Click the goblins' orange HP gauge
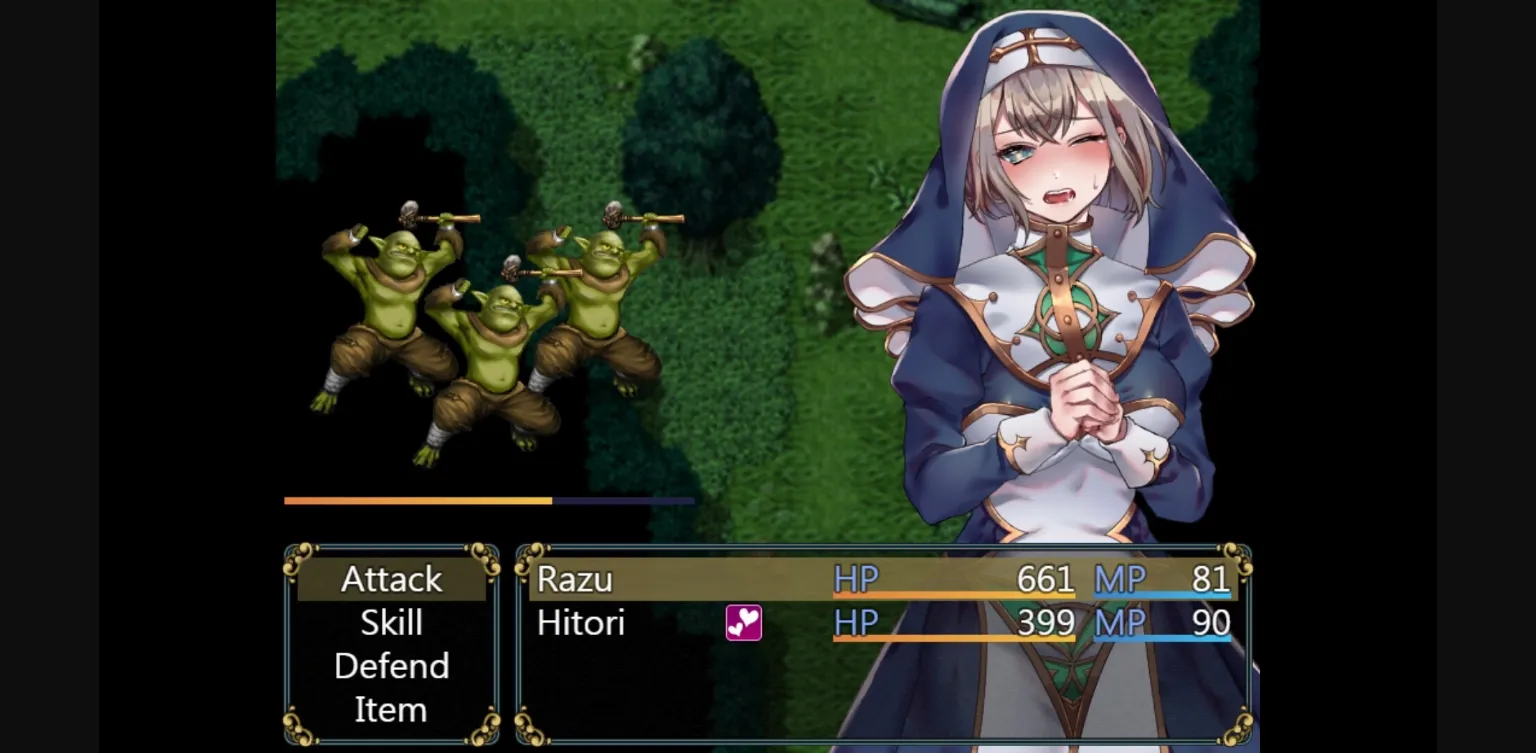 pos(420,500)
